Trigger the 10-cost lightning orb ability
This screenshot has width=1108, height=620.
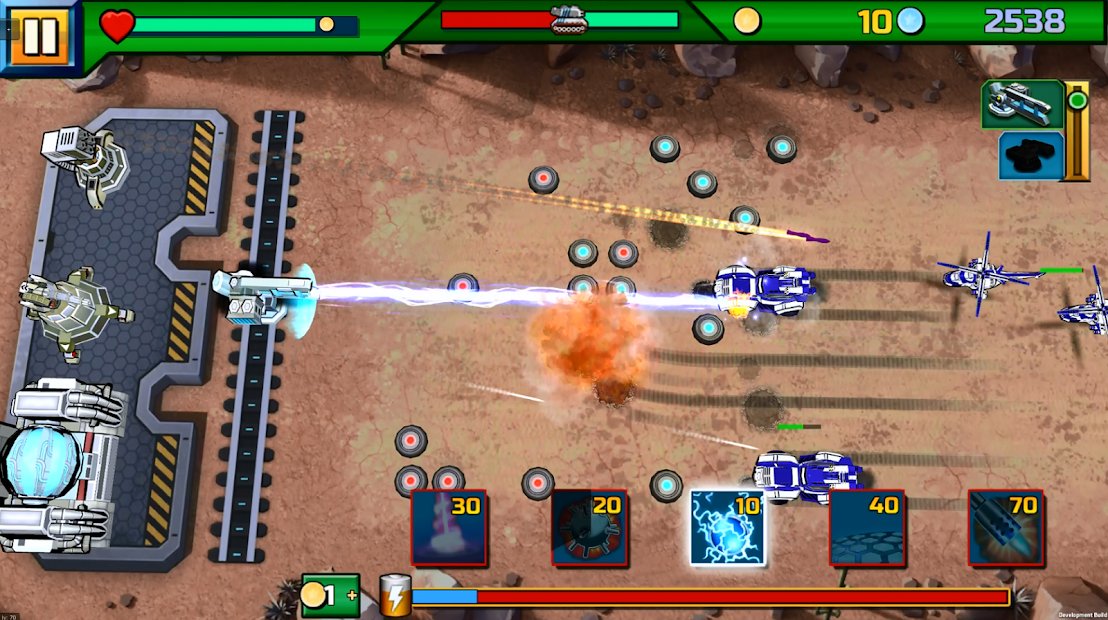pos(727,527)
